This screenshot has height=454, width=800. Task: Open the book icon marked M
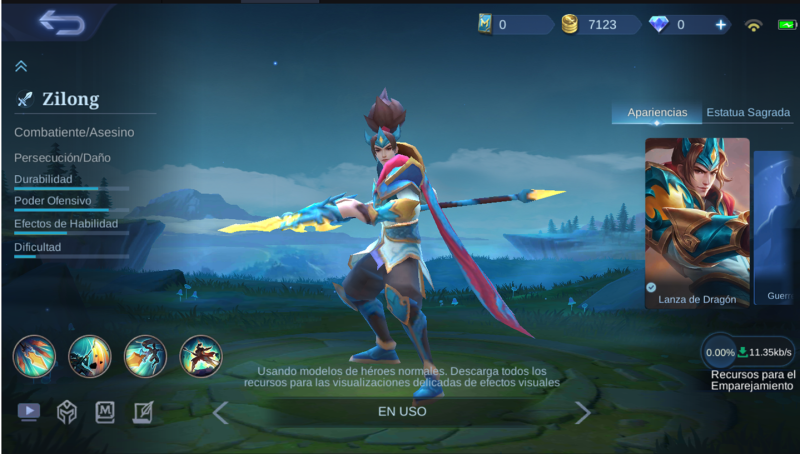point(105,412)
